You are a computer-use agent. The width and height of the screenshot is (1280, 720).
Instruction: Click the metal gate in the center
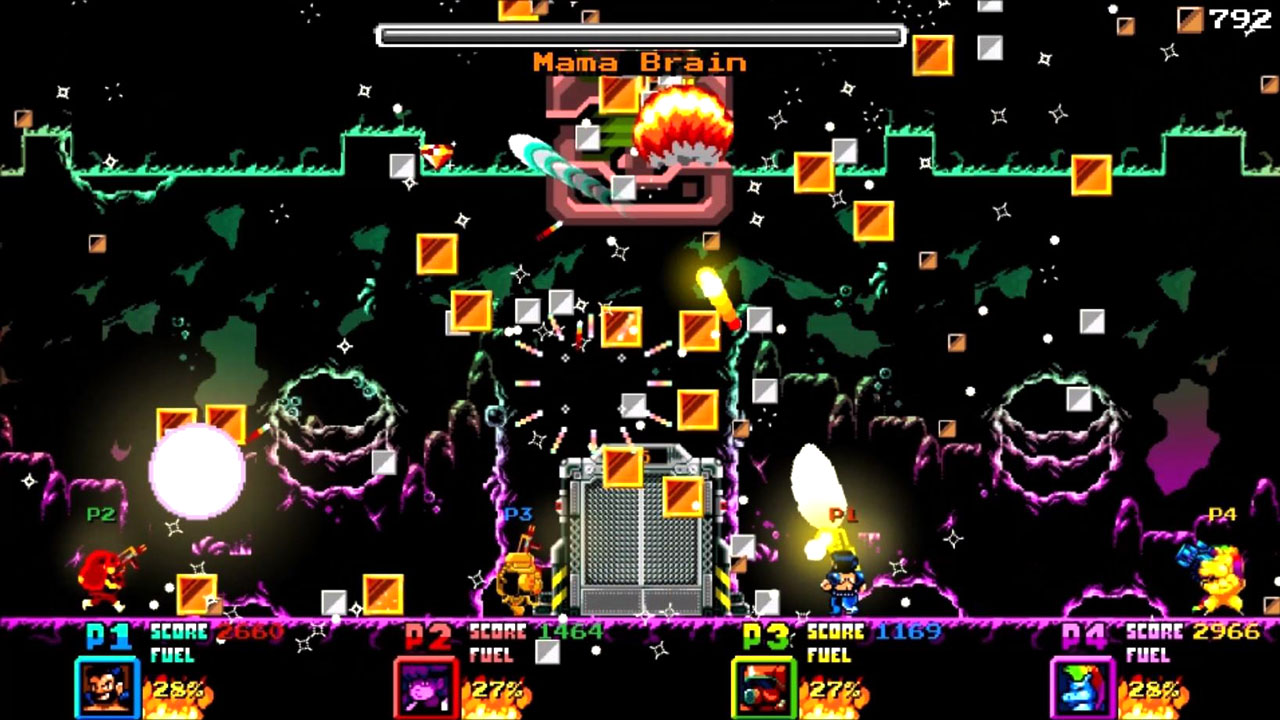tap(638, 535)
